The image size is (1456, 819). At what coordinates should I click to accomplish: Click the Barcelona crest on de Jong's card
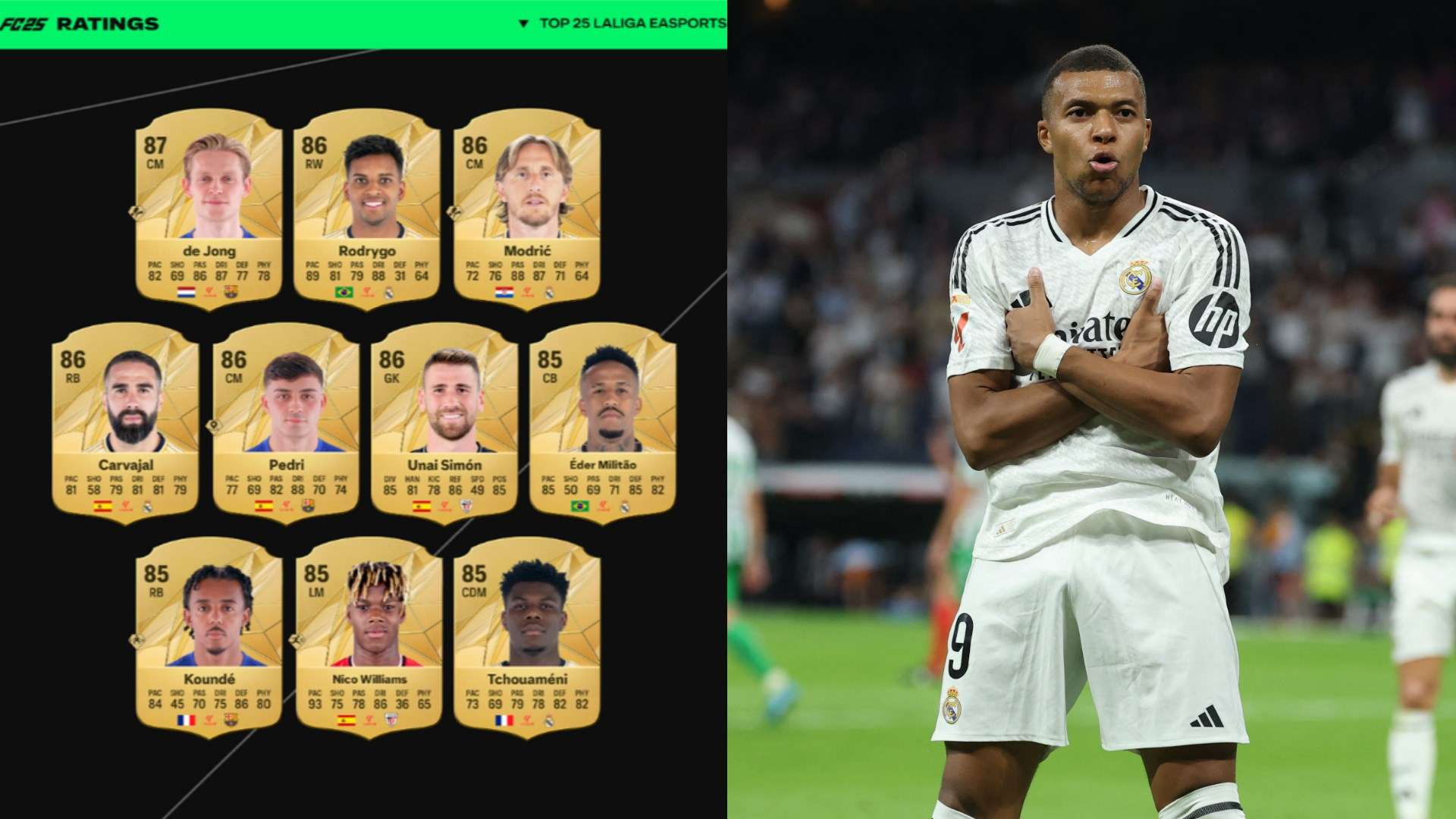click(231, 292)
